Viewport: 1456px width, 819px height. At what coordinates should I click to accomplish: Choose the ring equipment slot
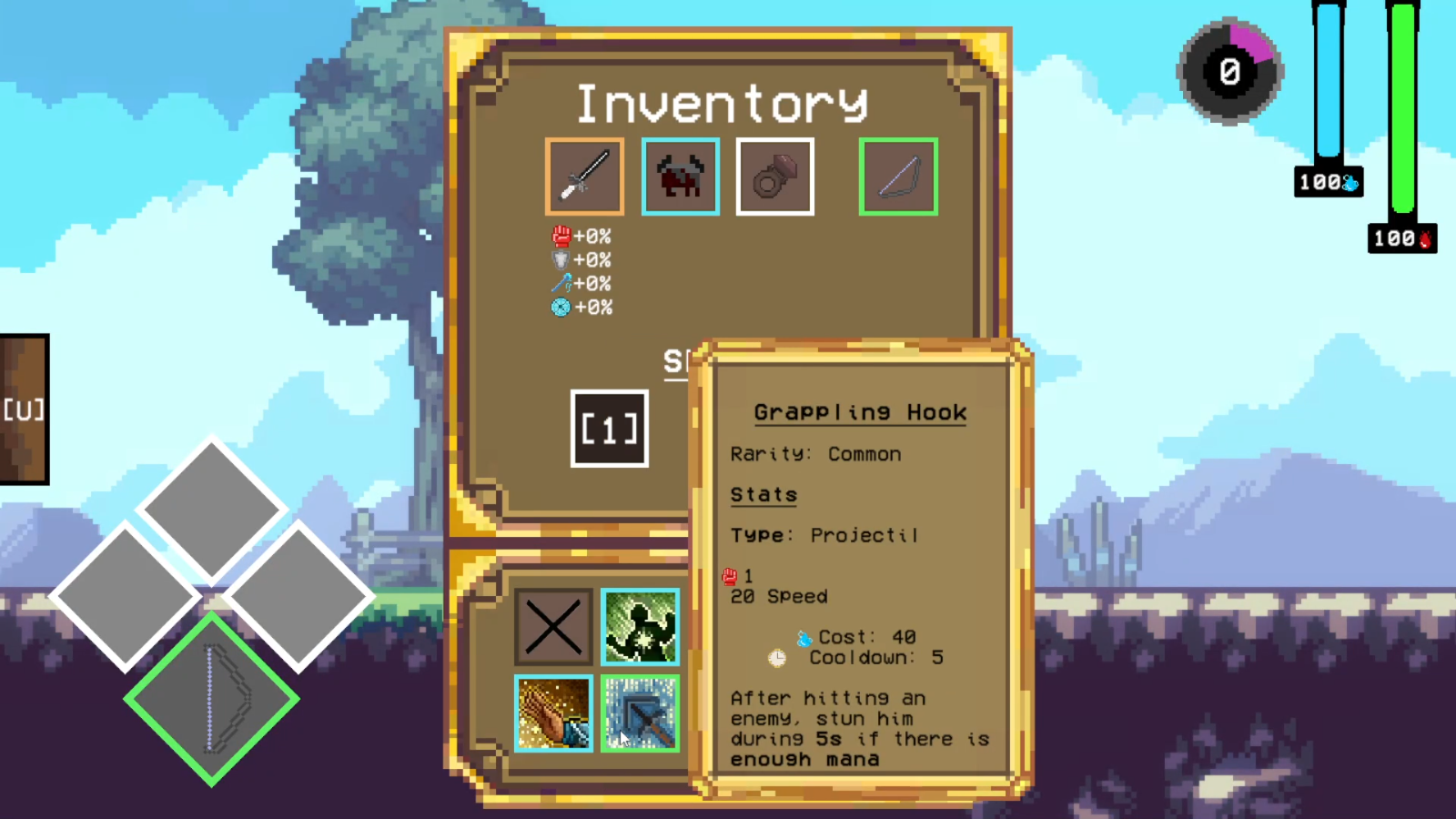pos(774,177)
